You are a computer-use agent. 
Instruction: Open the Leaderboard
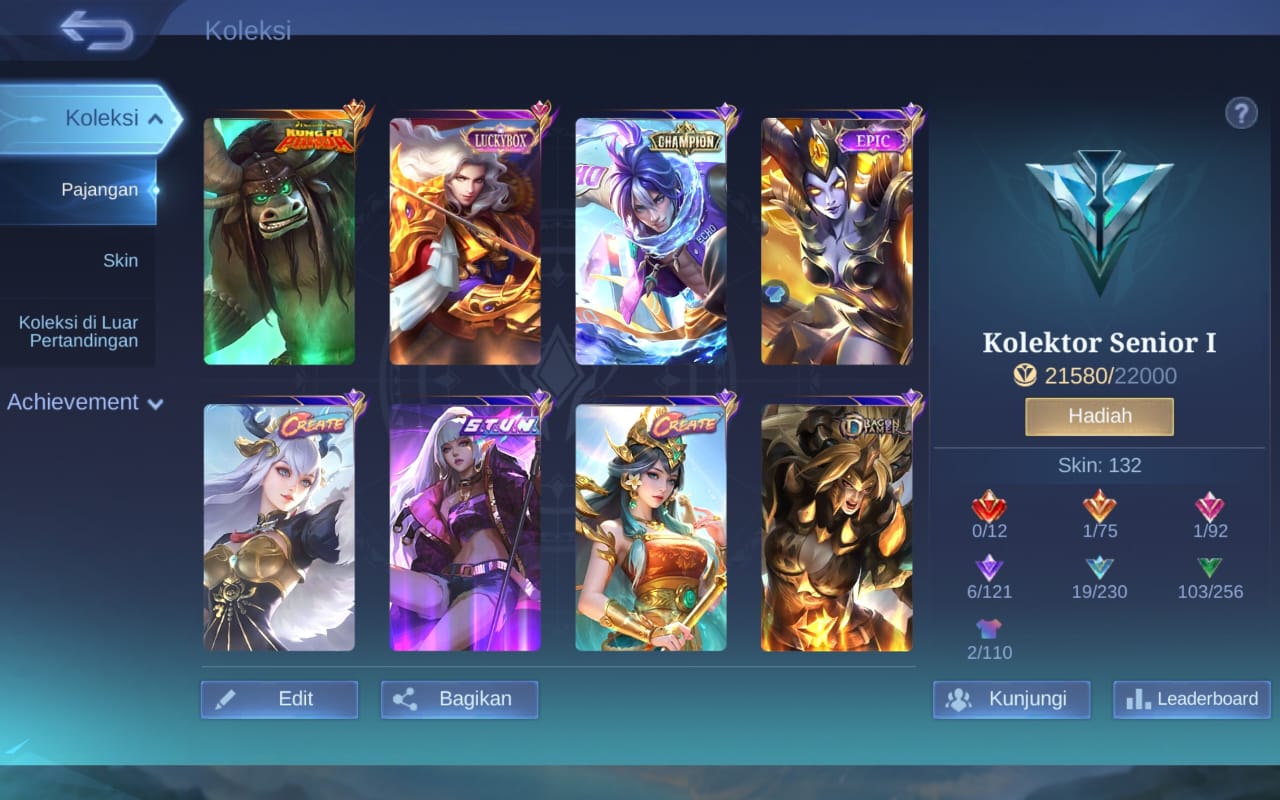click(1190, 699)
